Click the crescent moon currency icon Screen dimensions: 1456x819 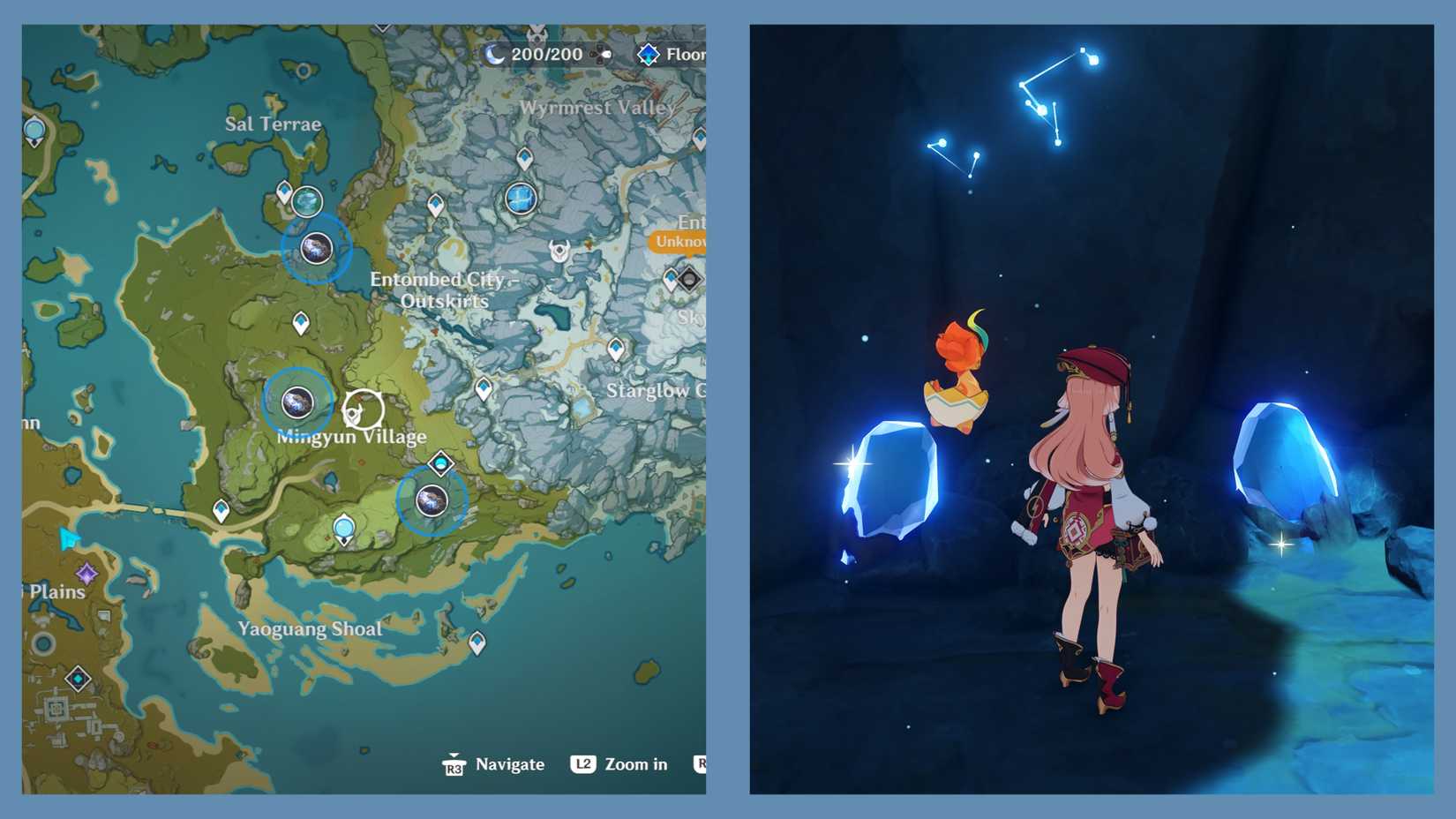click(x=492, y=55)
